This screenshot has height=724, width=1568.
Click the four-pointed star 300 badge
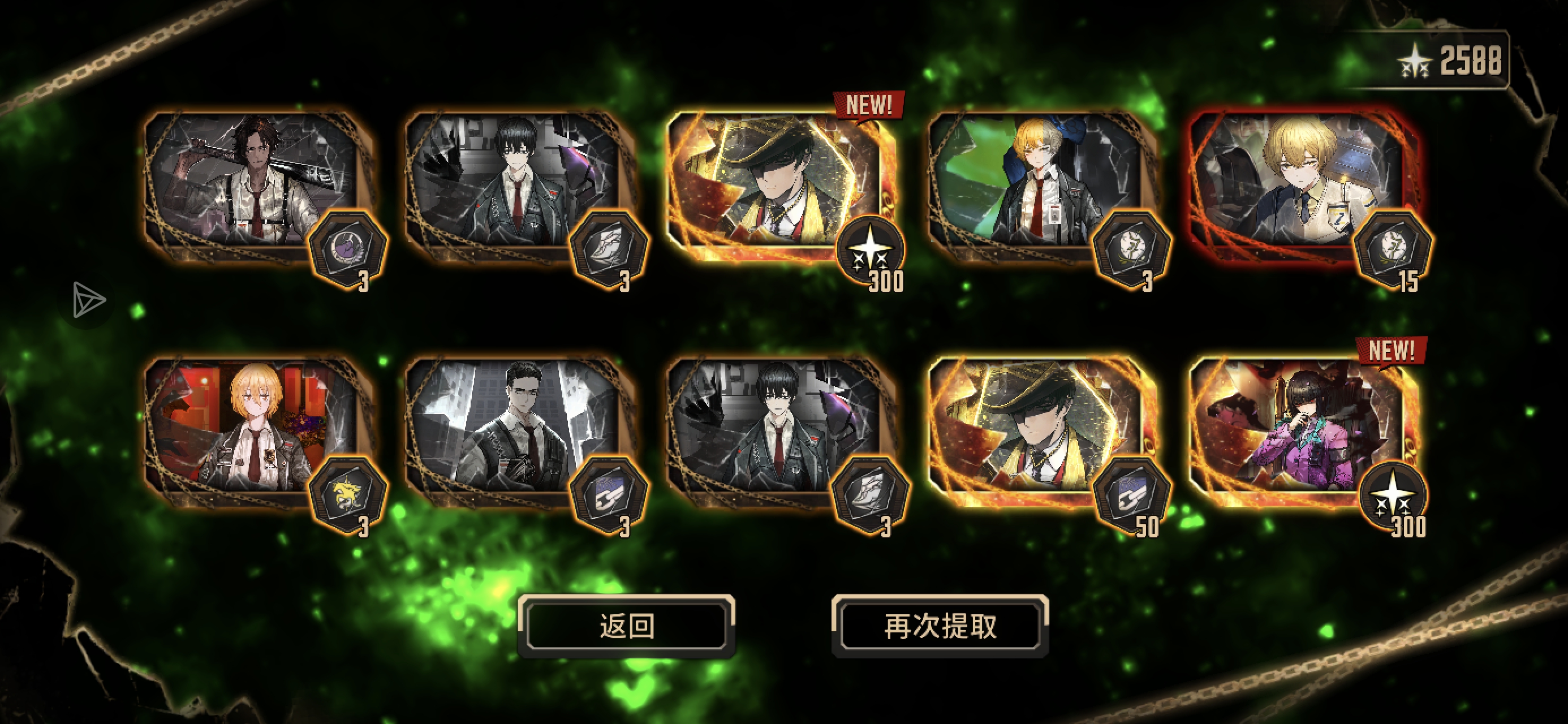pos(872,249)
